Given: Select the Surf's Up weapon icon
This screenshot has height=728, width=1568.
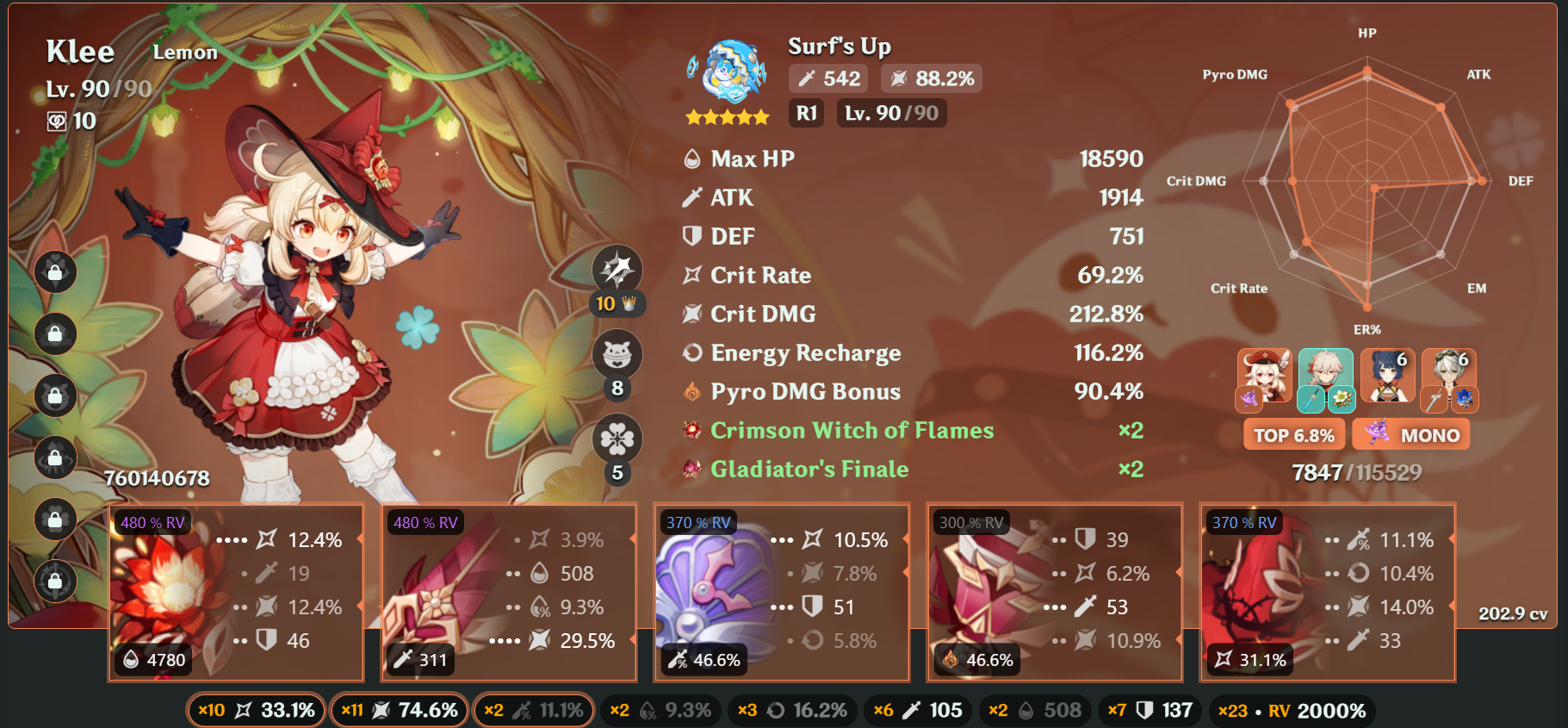Looking at the screenshot, I should click(x=733, y=67).
